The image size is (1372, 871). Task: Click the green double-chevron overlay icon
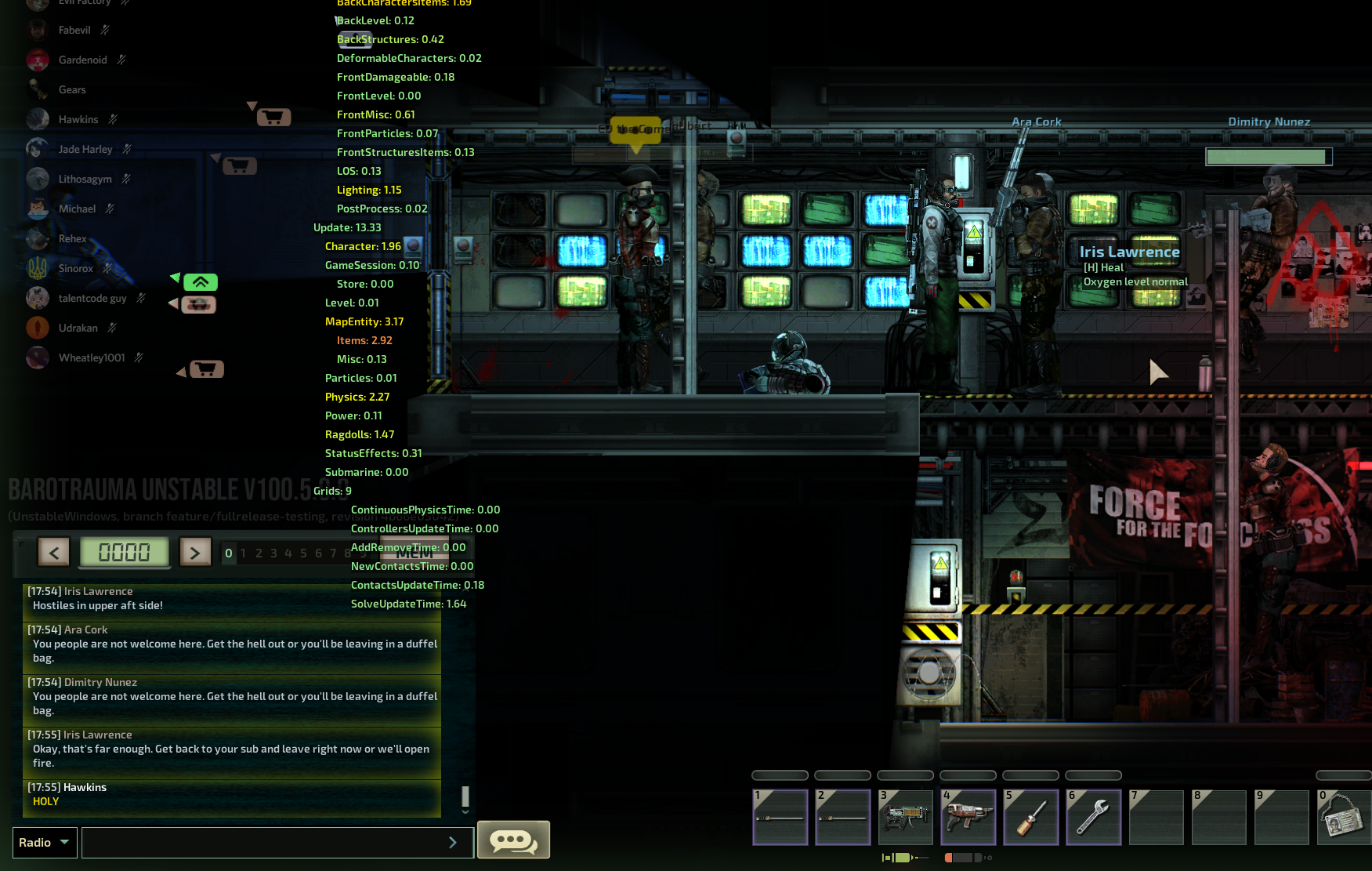(x=202, y=282)
